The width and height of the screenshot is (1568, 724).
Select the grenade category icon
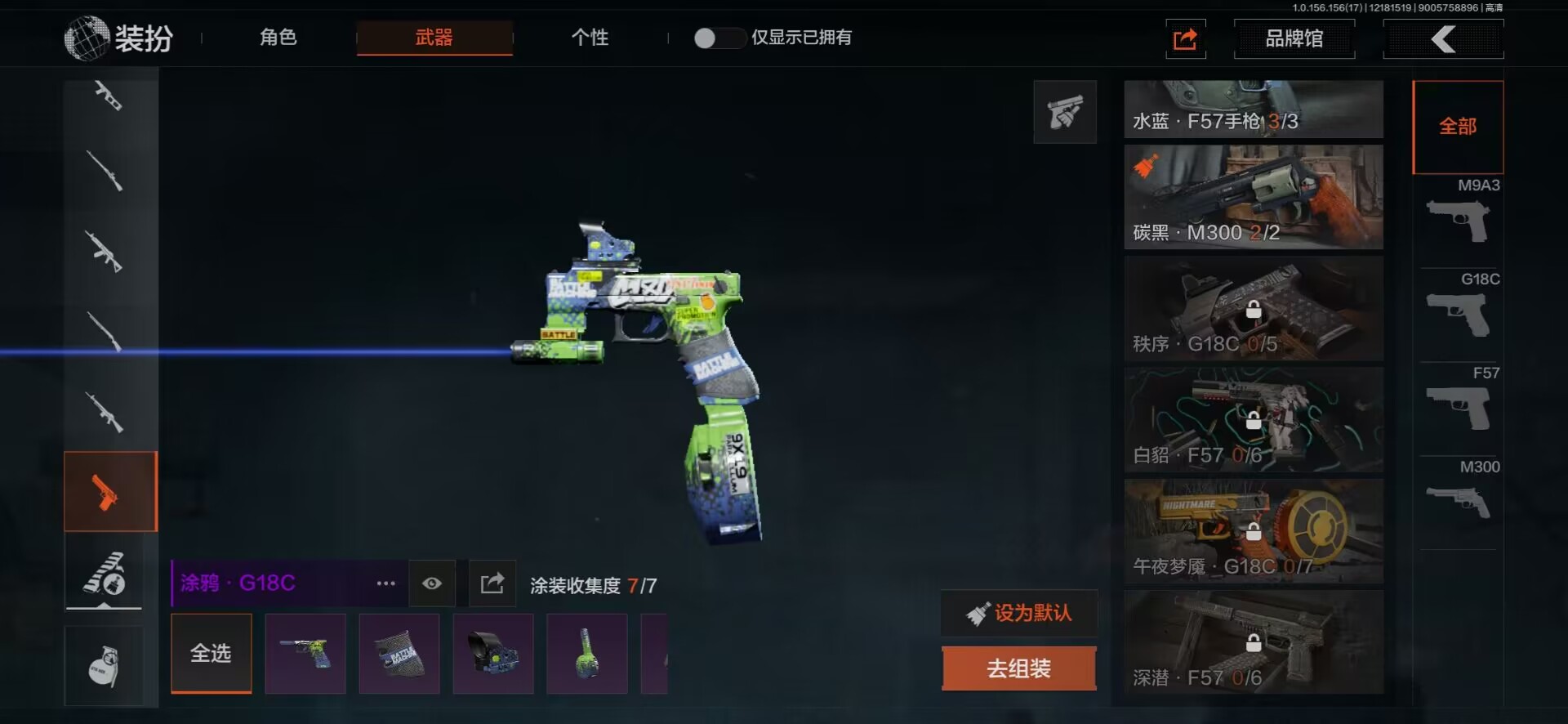coord(105,665)
